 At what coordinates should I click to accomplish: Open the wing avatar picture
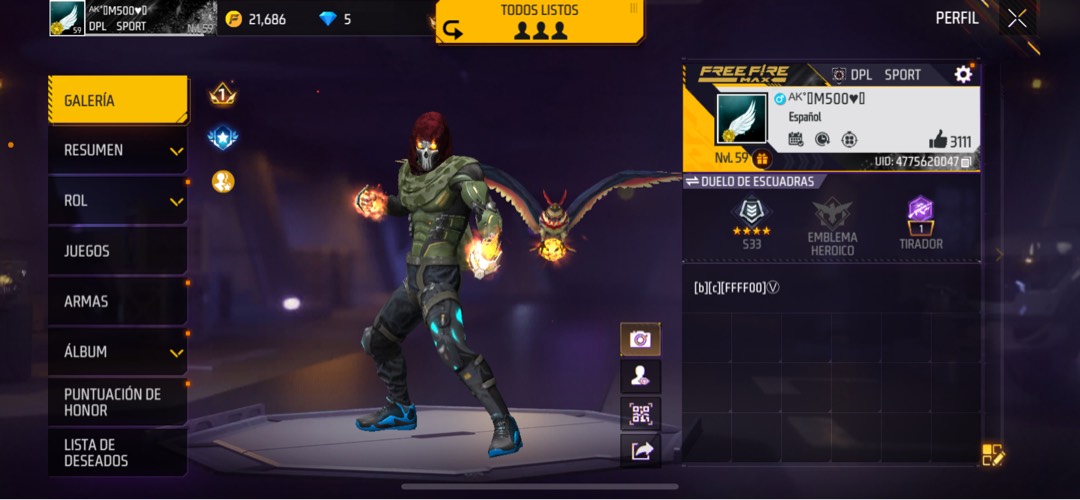click(x=741, y=119)
